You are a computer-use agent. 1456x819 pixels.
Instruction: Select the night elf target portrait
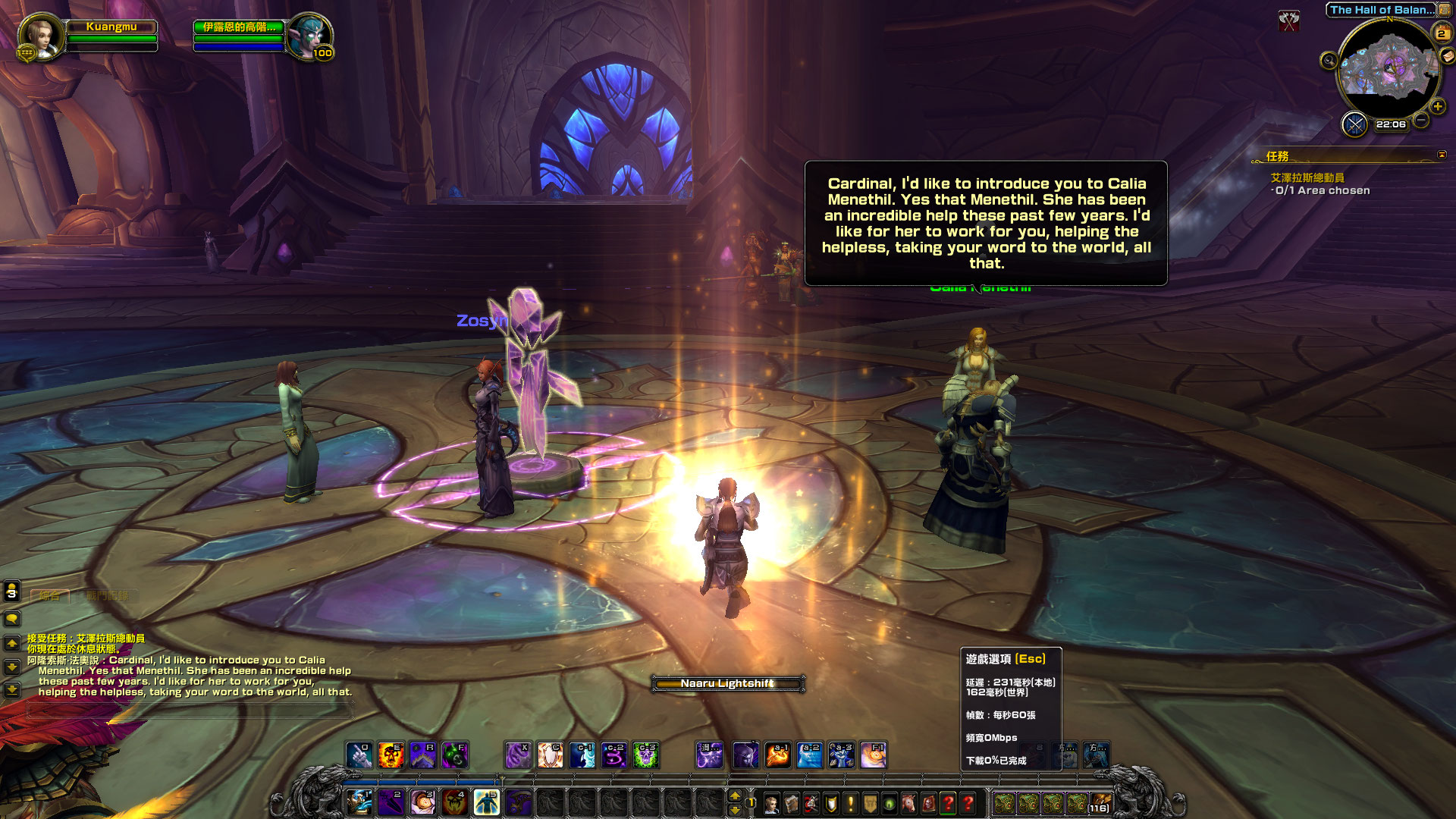(x=309, y=34)
